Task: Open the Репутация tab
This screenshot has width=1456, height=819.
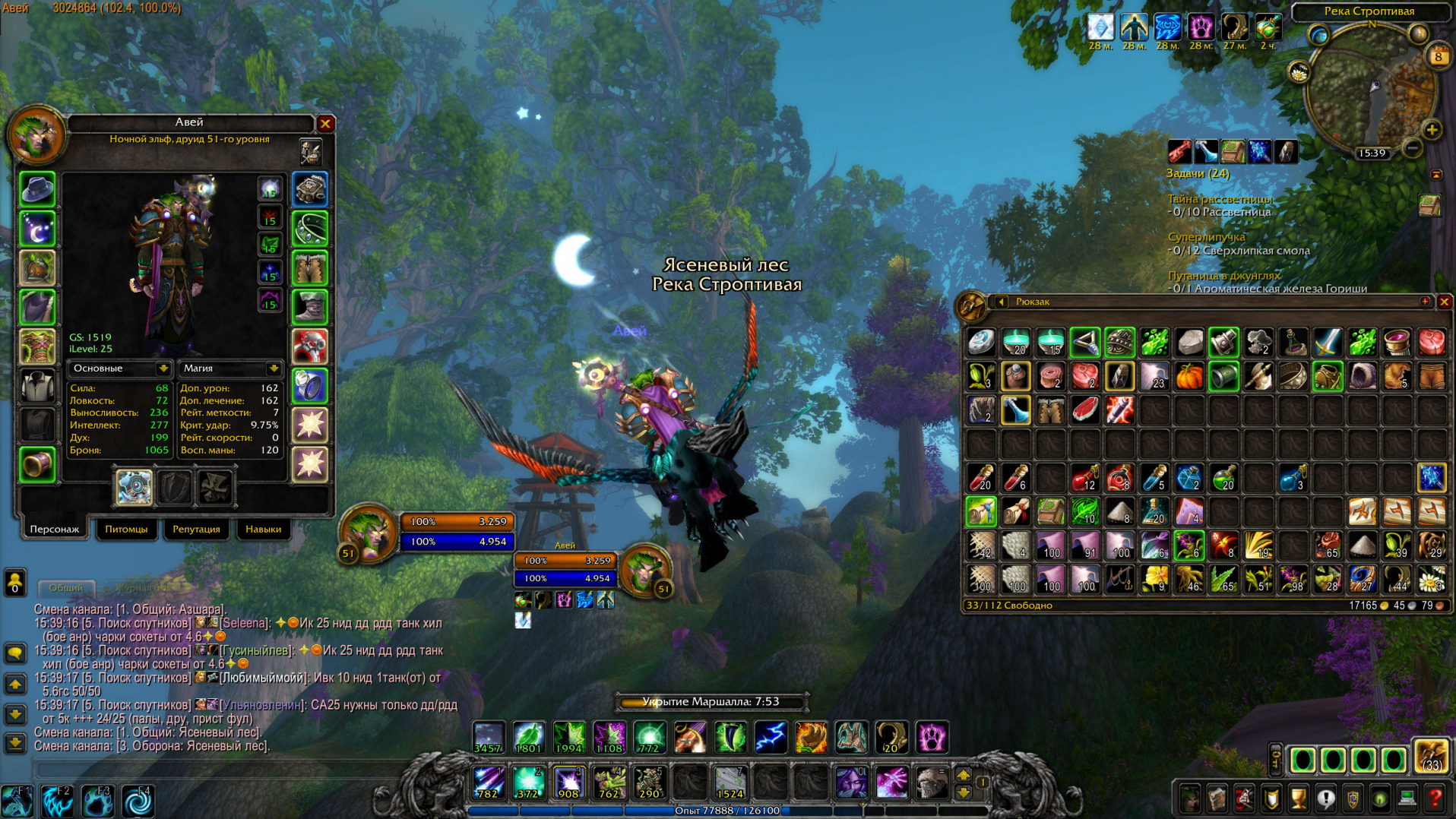Action: point(196,529)
